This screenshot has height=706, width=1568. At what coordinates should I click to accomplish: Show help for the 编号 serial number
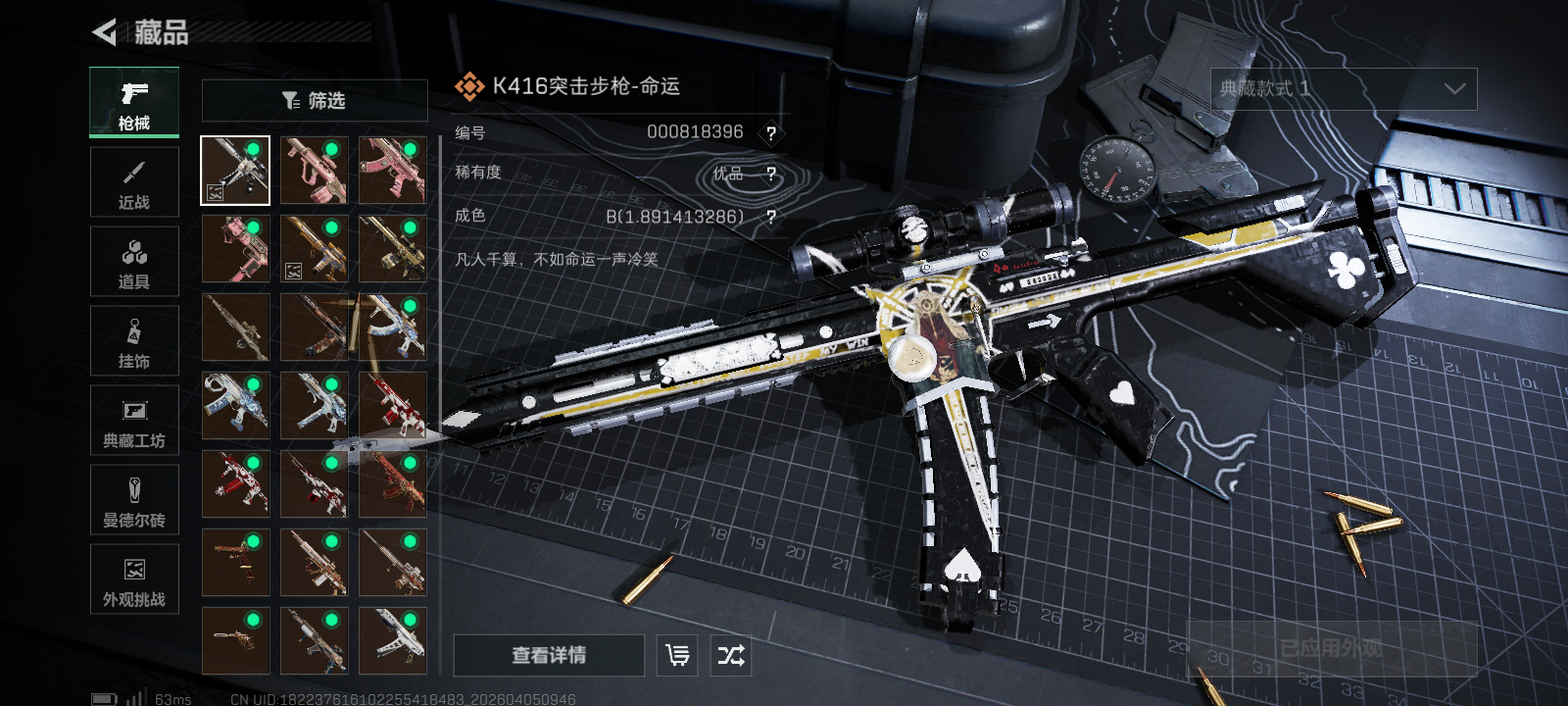771,133
